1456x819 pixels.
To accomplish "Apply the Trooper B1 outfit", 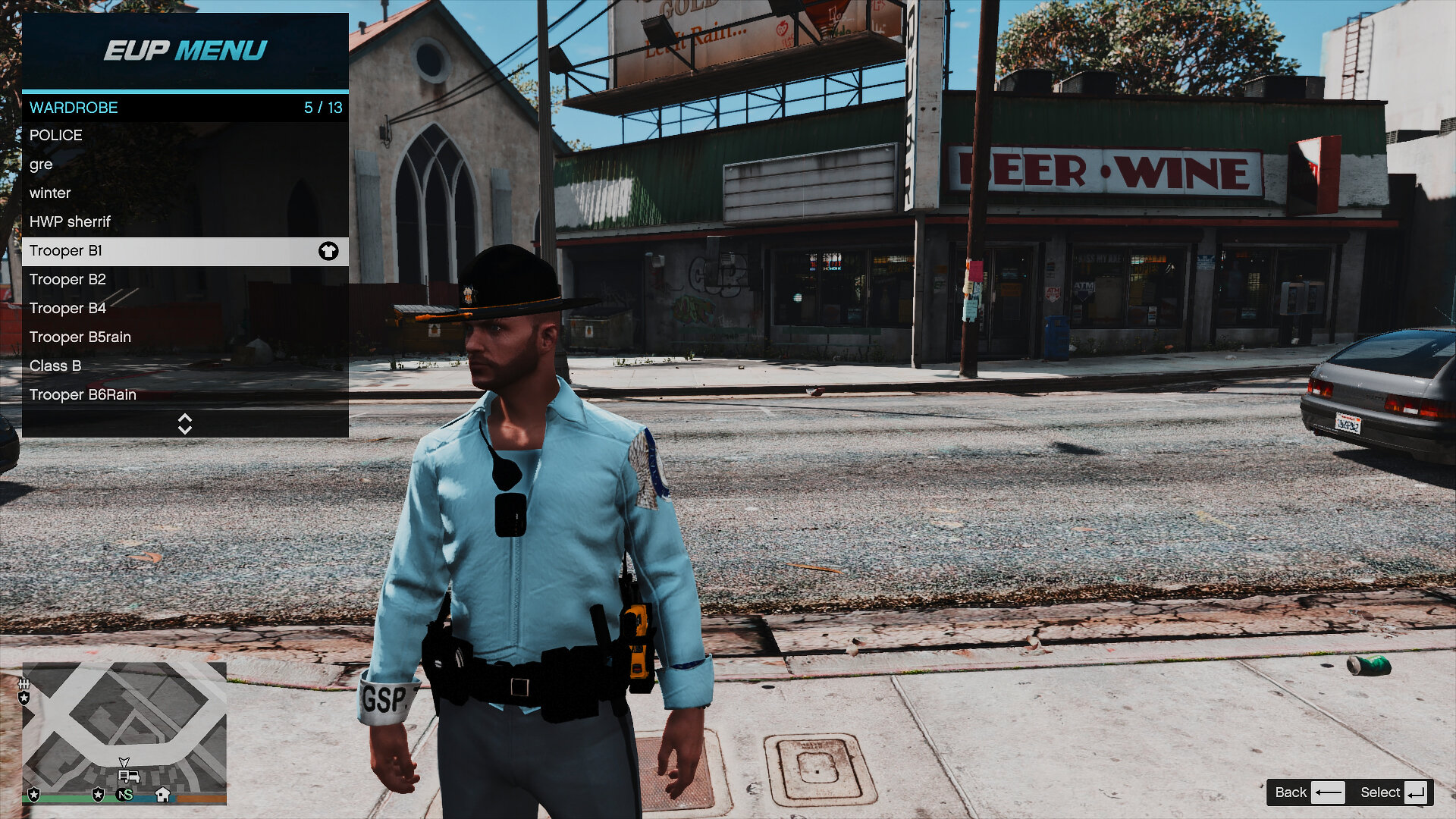I will point(185,251).
